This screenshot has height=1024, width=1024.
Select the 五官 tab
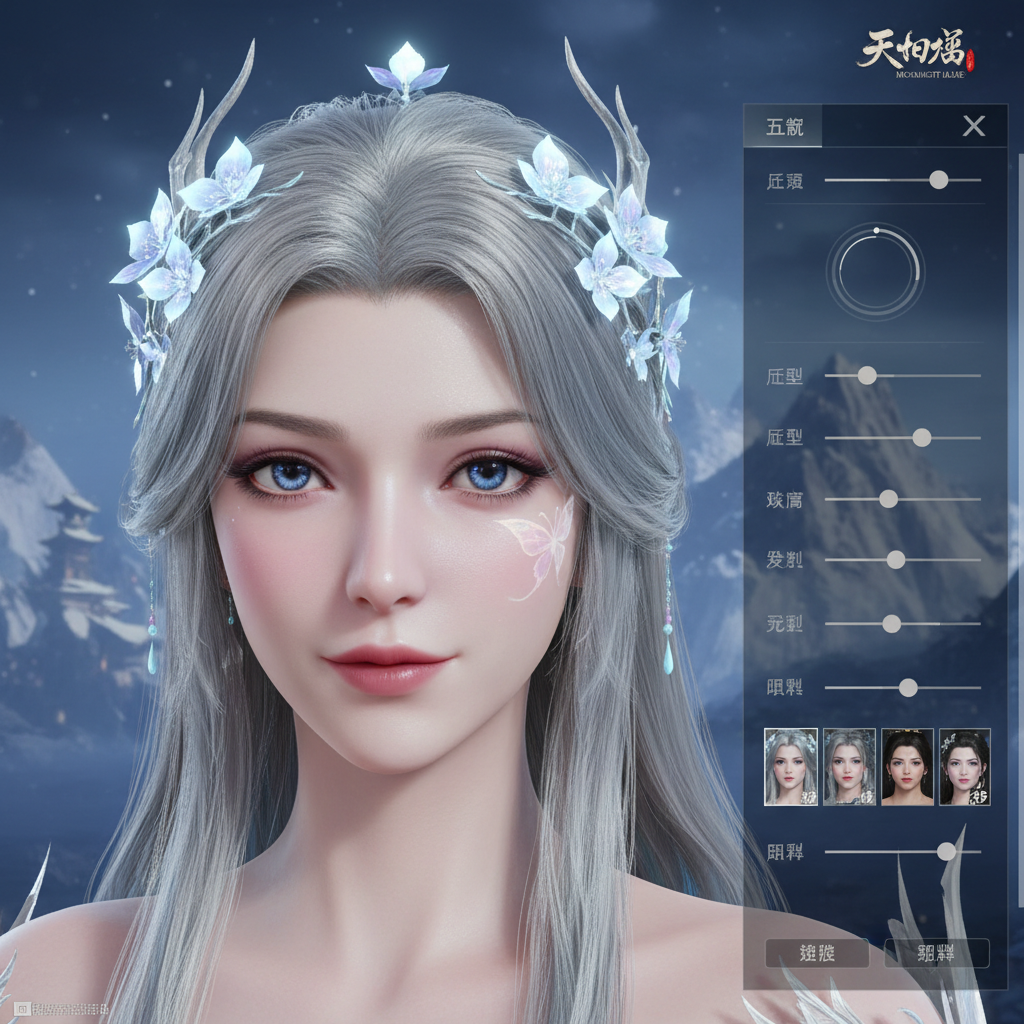click(x=782, y=127)
